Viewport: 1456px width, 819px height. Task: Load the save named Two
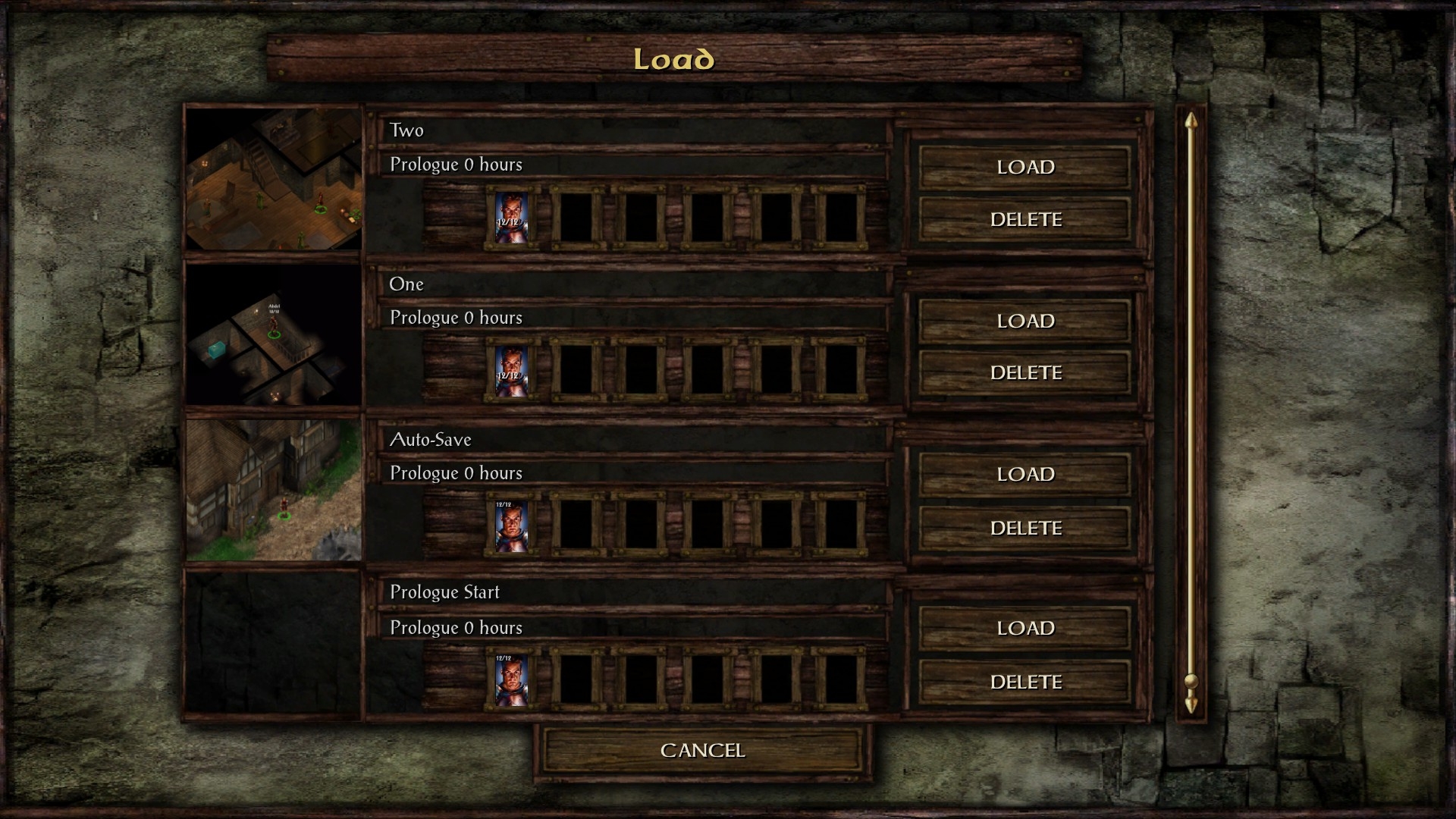pyautogui.click(x=1025, y=167)
